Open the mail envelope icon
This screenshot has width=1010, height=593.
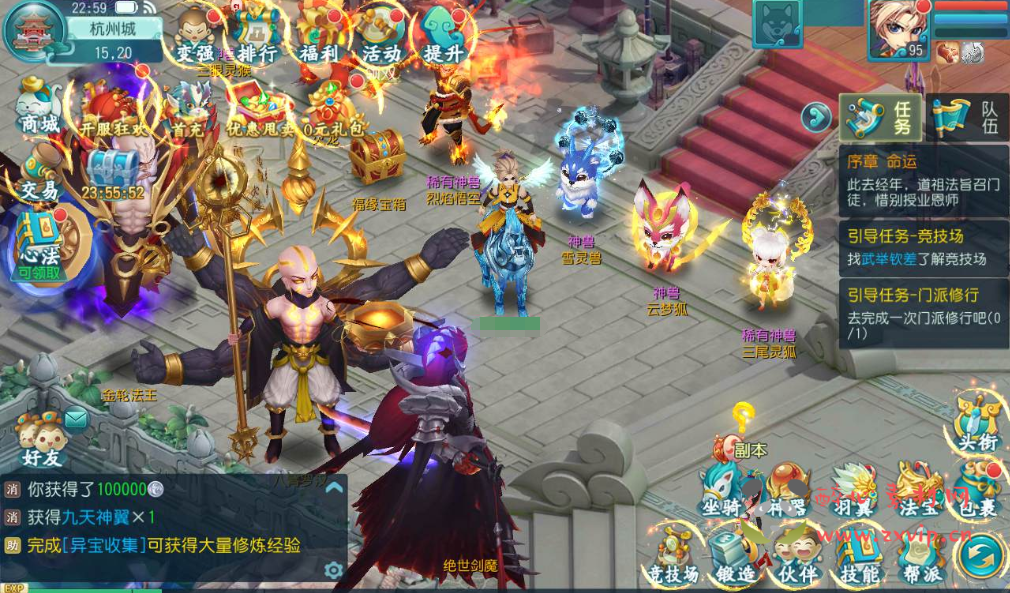click(x=76, y=421)
